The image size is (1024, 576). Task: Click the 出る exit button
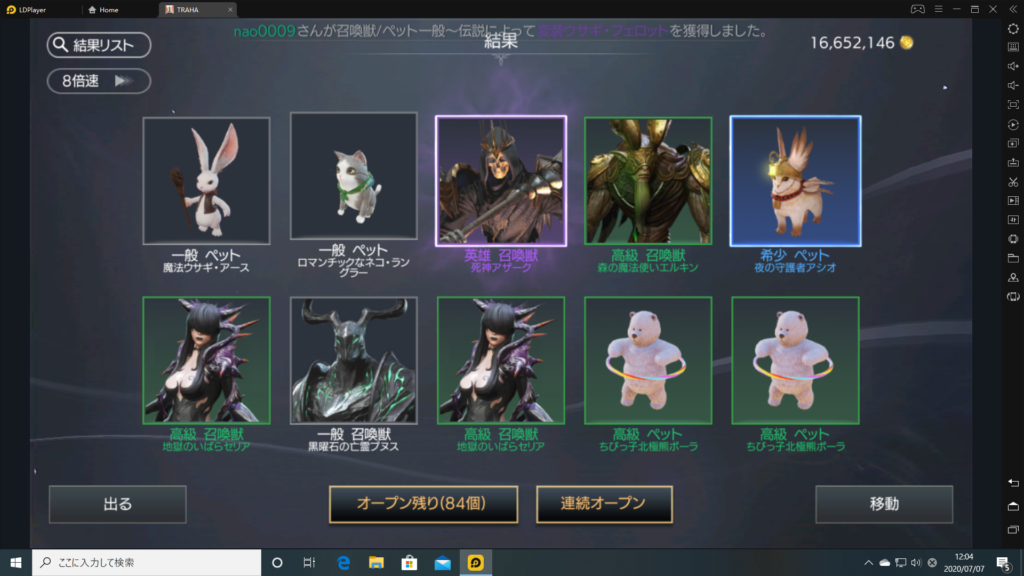tap(118, 504)
